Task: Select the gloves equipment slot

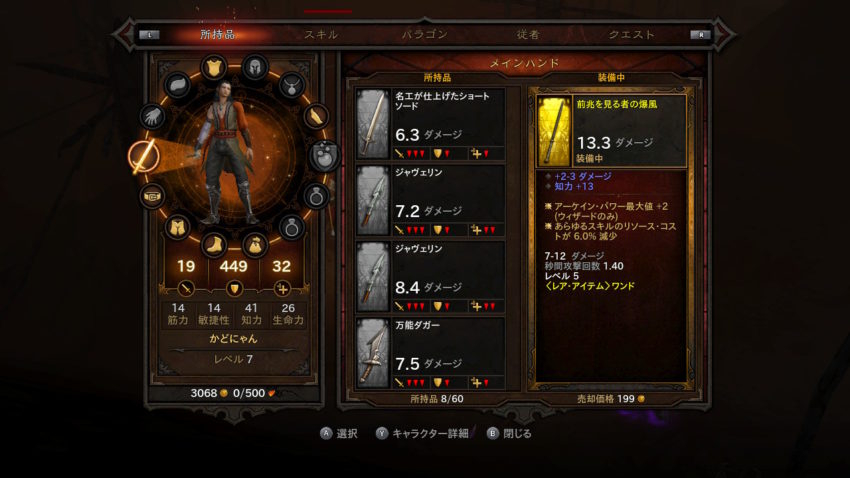Action: 153,117
